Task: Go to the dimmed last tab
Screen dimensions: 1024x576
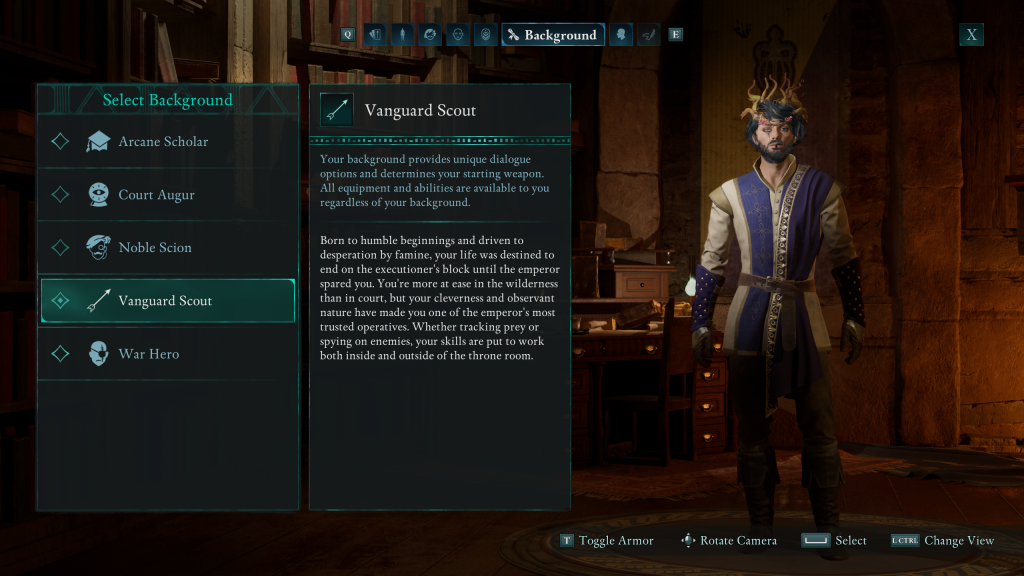Action: 649,35
